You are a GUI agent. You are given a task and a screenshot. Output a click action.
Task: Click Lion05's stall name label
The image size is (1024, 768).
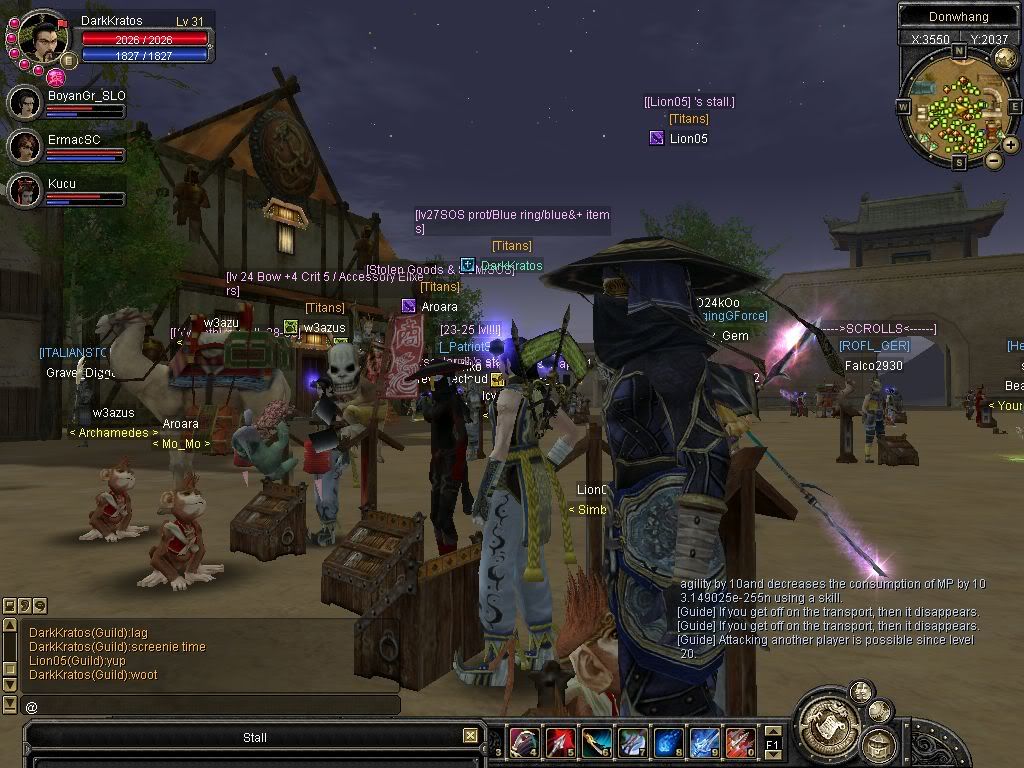689,102
